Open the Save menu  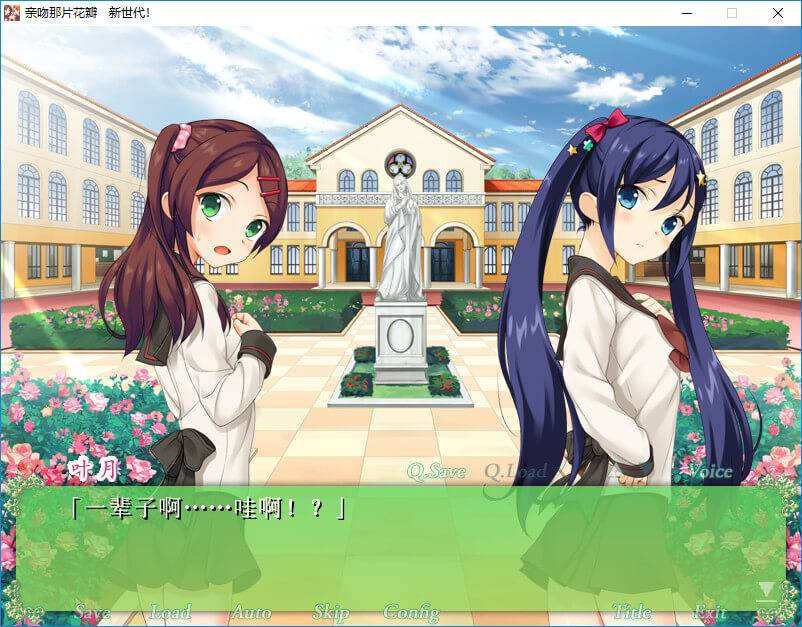pos(92,612)
